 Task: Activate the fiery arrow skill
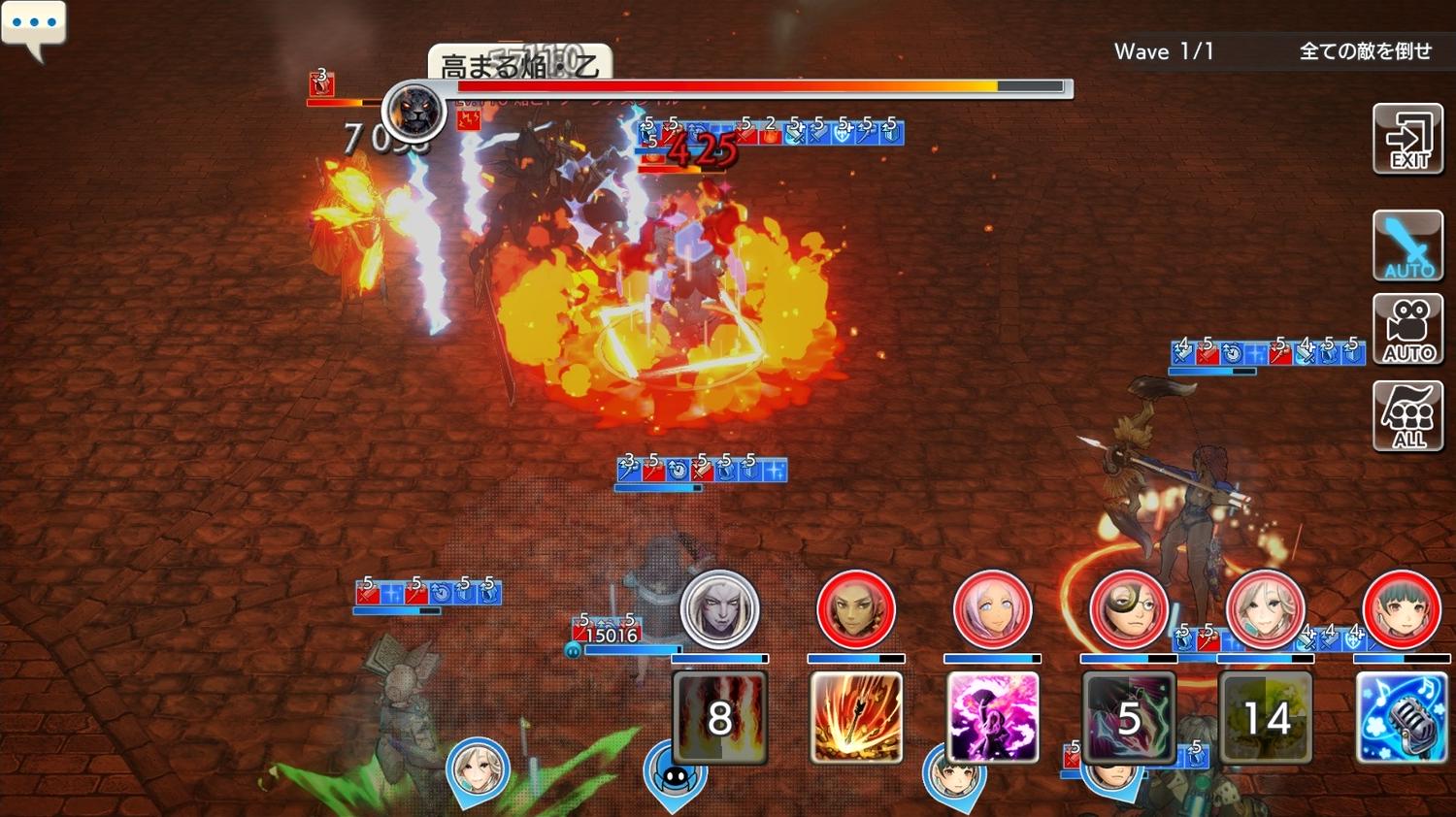click(855, 717)
